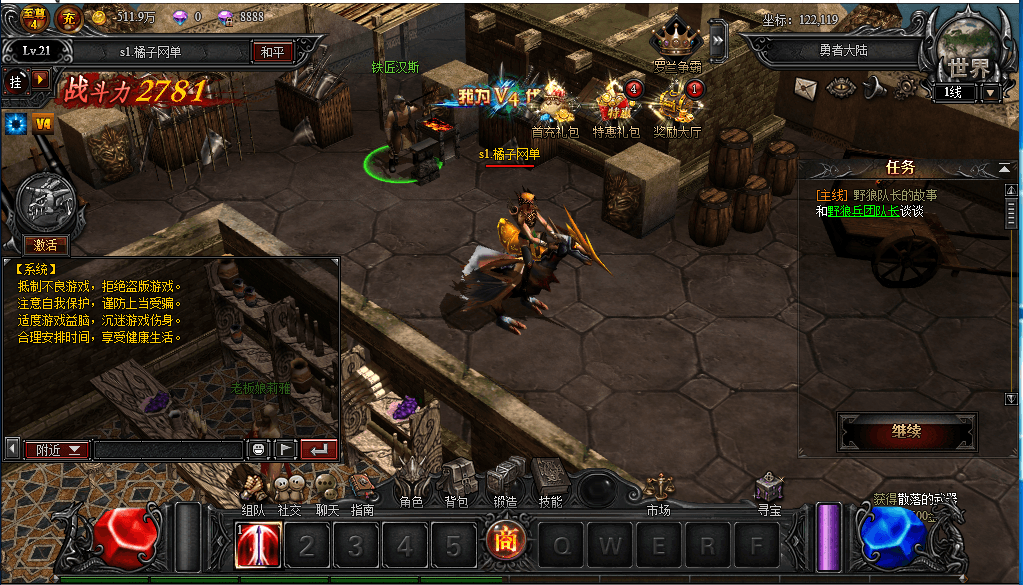Expand the 1线 server line dropdown
The image size is (1023, 585).
[991, 93]
